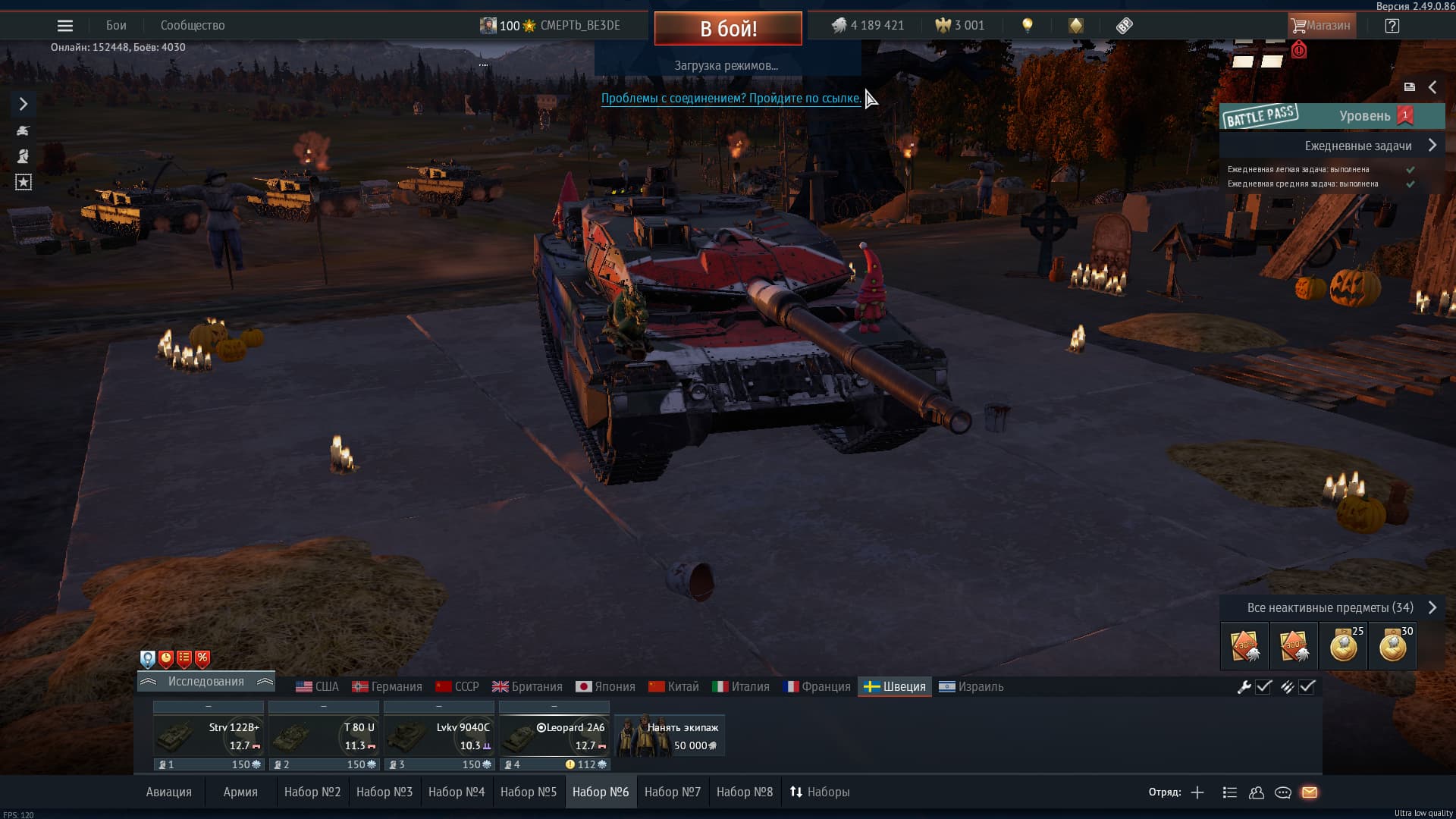
Task: Switch to the Германия nation tab
Action: coord(388,687)
